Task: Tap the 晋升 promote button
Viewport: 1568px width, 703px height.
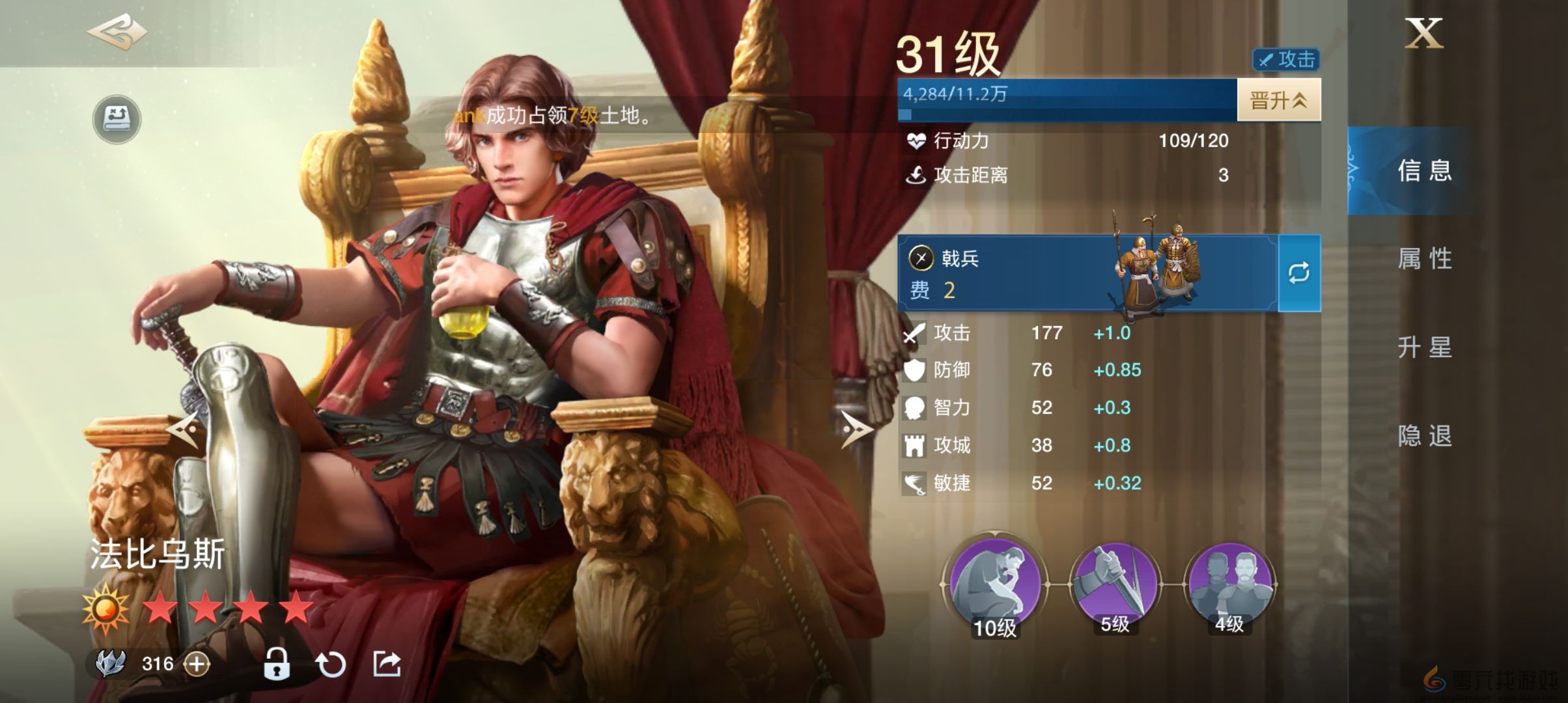Action: tap(1278, 100)
